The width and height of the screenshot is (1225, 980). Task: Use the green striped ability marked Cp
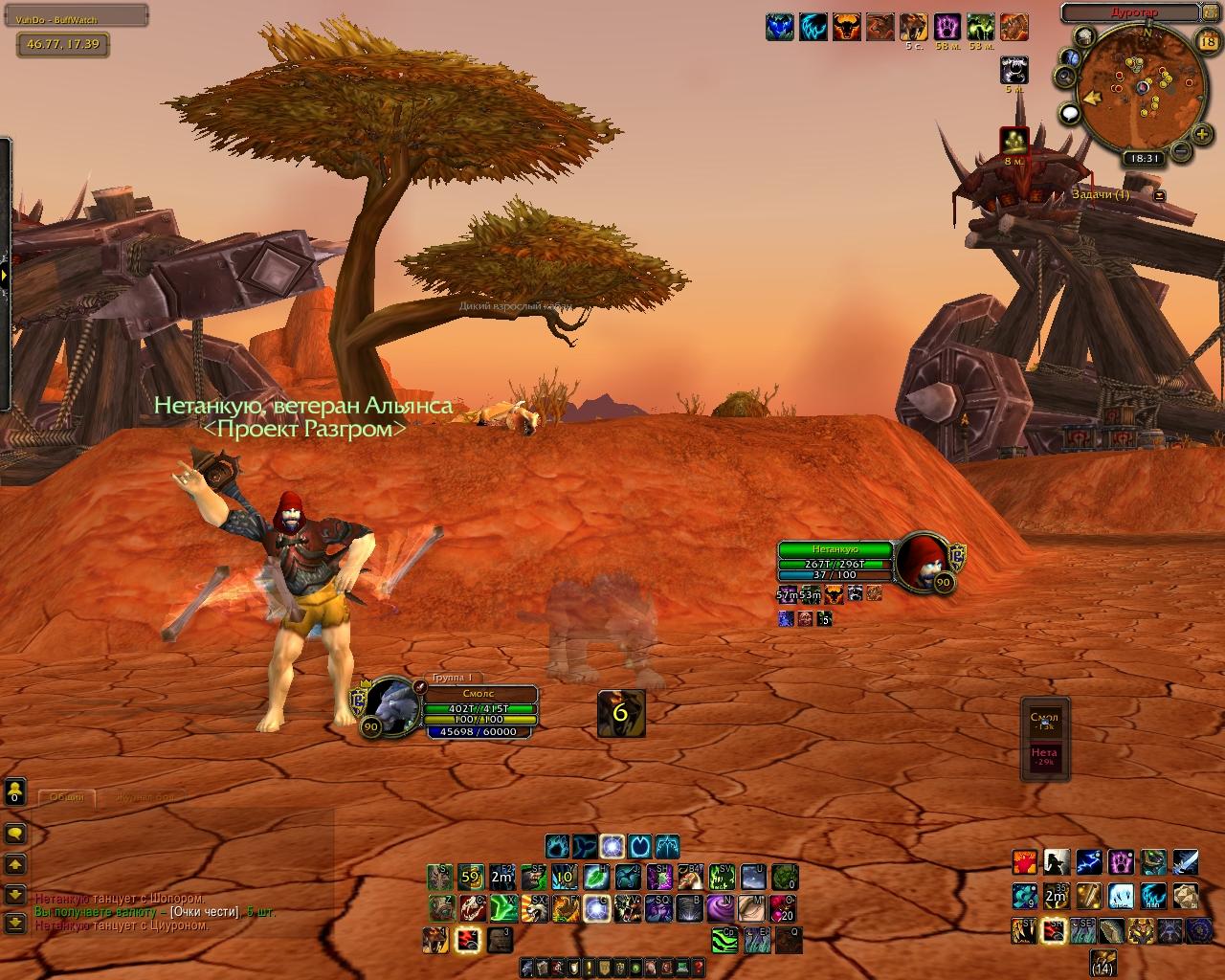(724, 939)
